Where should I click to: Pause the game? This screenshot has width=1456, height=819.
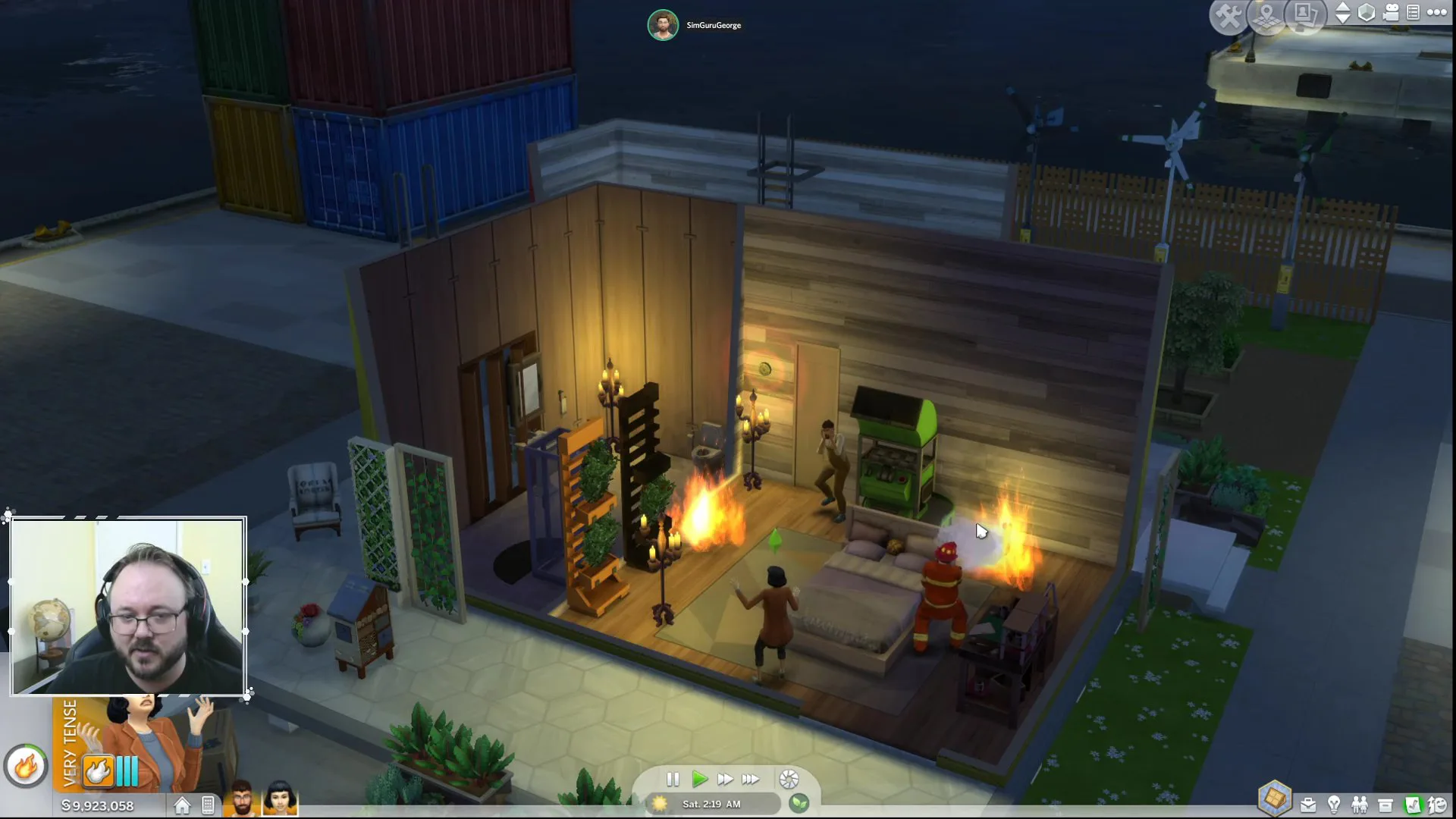pyautogui.click(x=673, y=779)
